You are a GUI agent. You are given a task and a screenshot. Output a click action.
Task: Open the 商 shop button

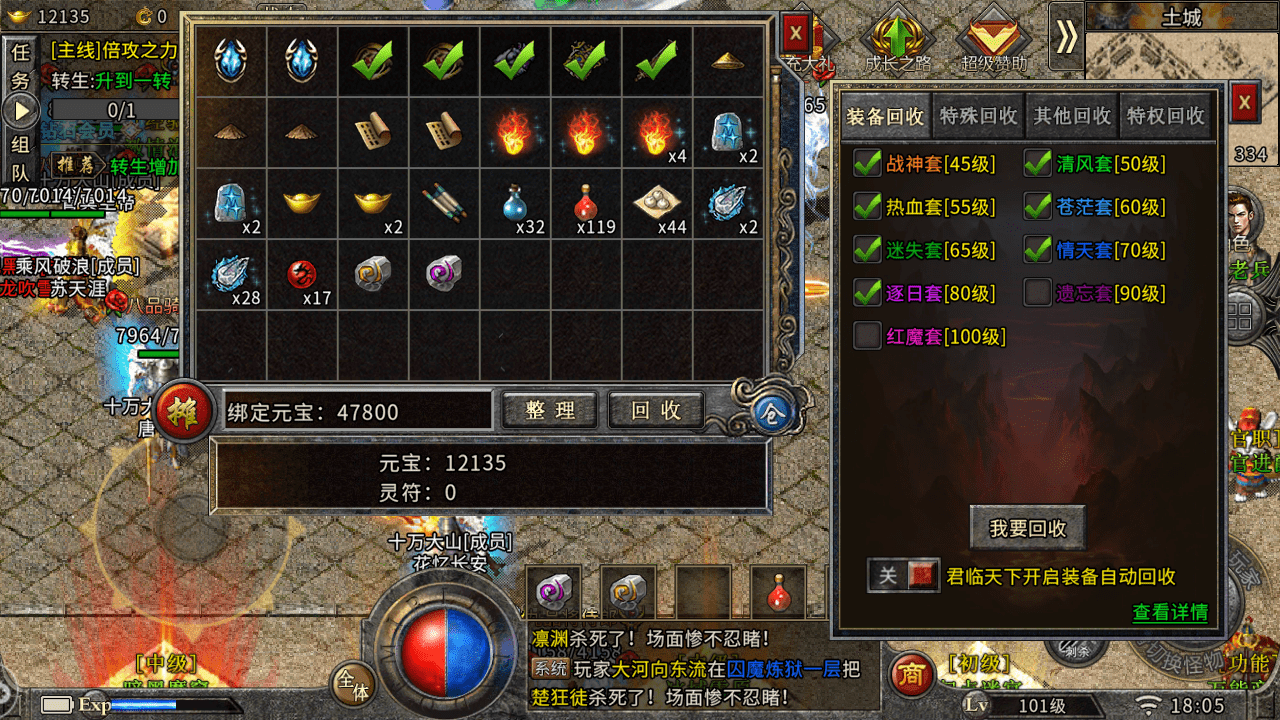[909, 672]
